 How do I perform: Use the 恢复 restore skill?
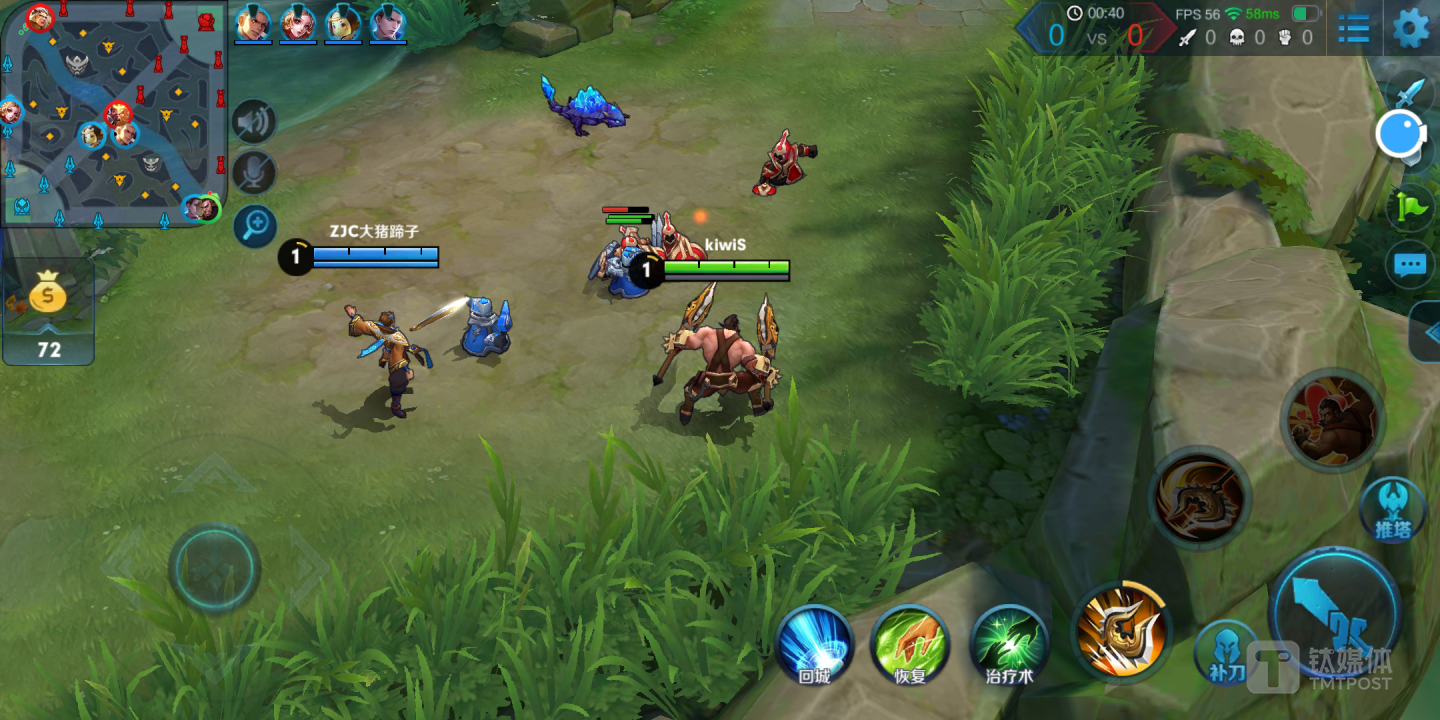(x=910, y=645)
